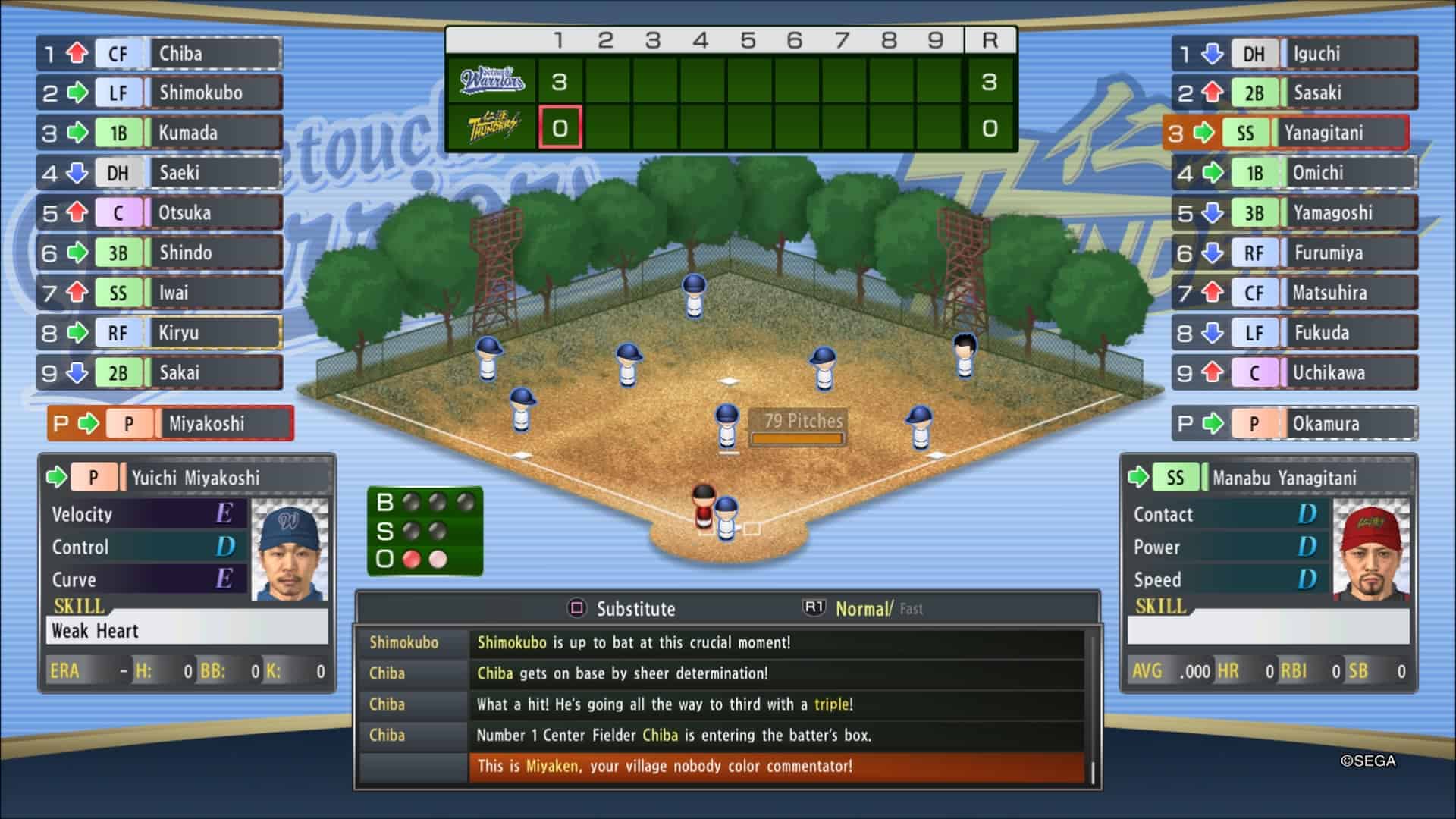View Yuichi Miyakoshi's portrait

tap(290, 549)
